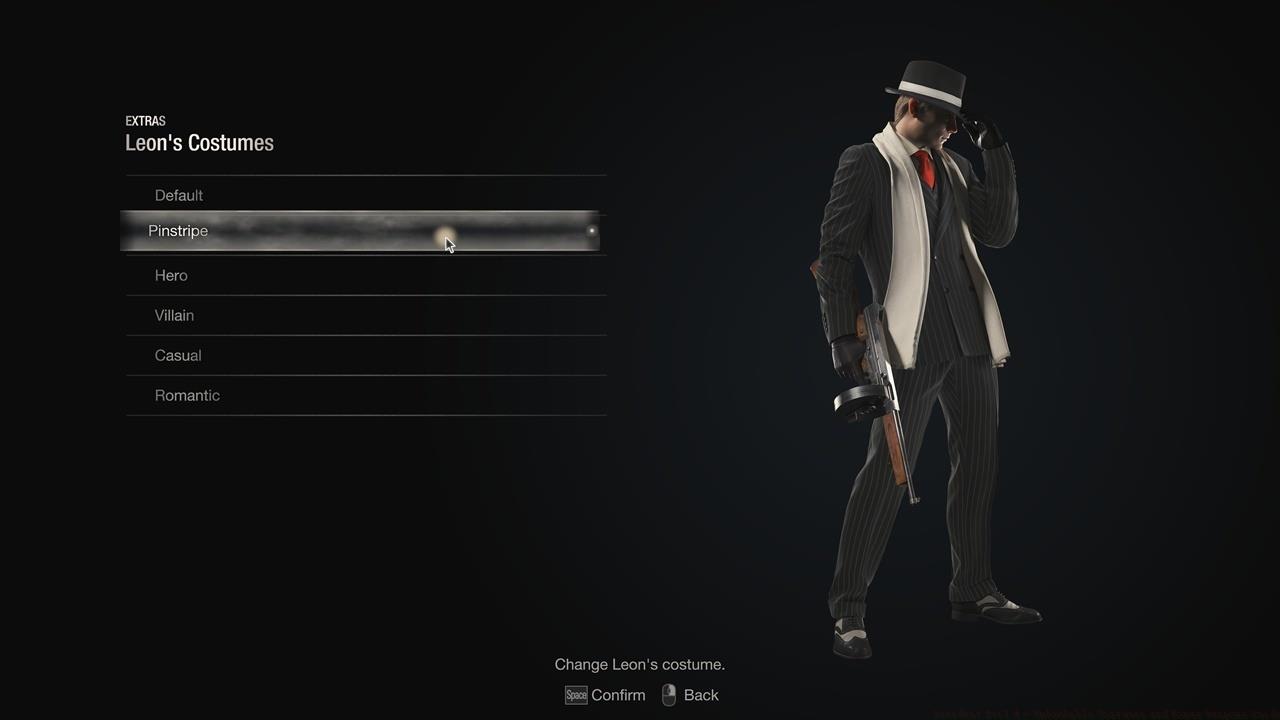Click Confirm to apply the costume
This screenshot has width=1280, height=720.
tap(618, 695)
